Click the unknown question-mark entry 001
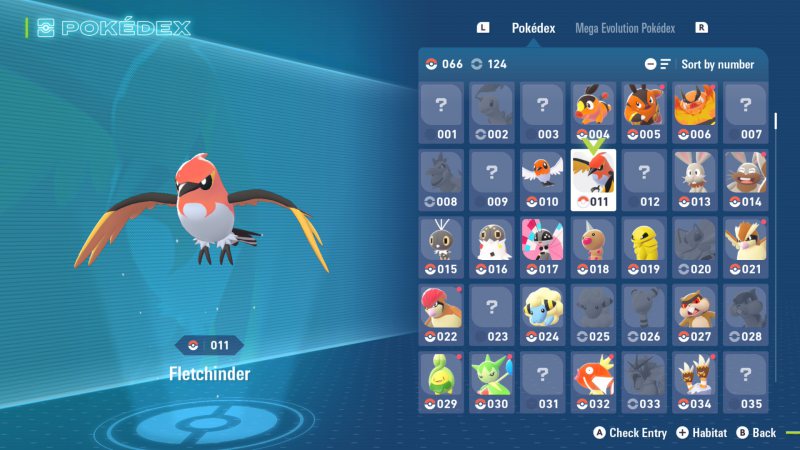Screen dimensions: 800x450 pos(441,111)
